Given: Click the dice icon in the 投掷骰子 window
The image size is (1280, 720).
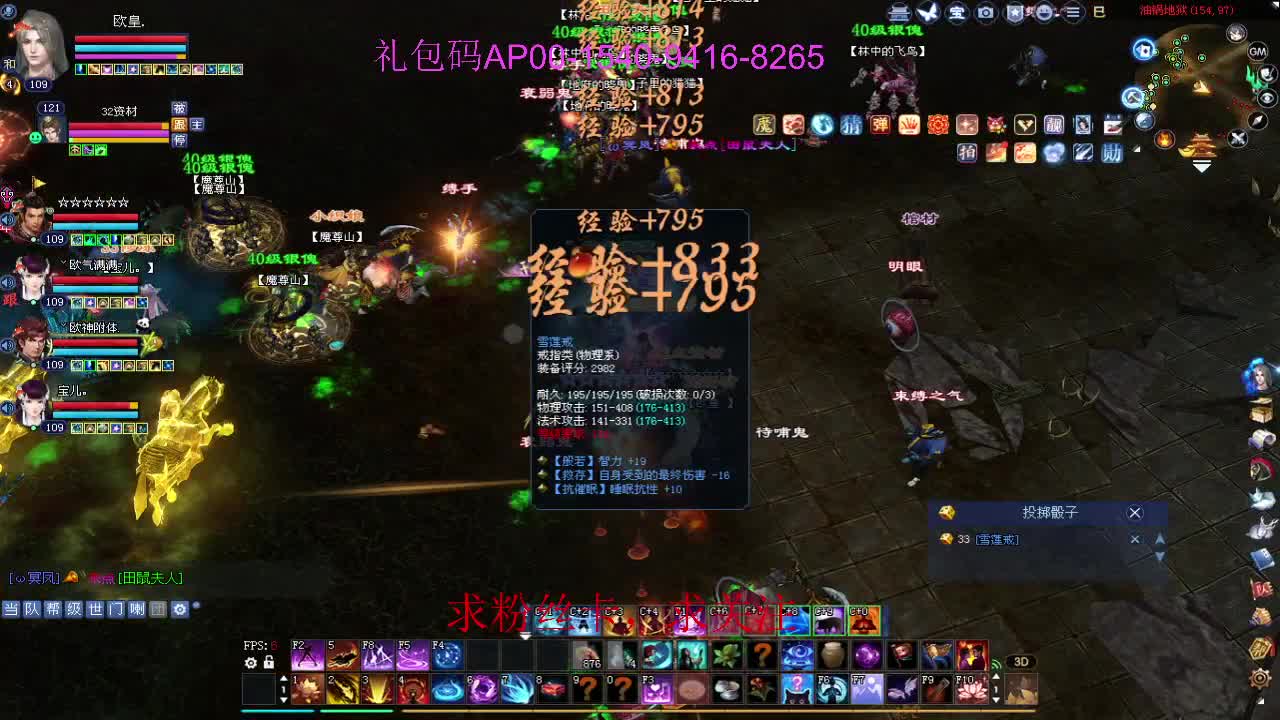Looking at the screenshot, I should click(947, 512).
